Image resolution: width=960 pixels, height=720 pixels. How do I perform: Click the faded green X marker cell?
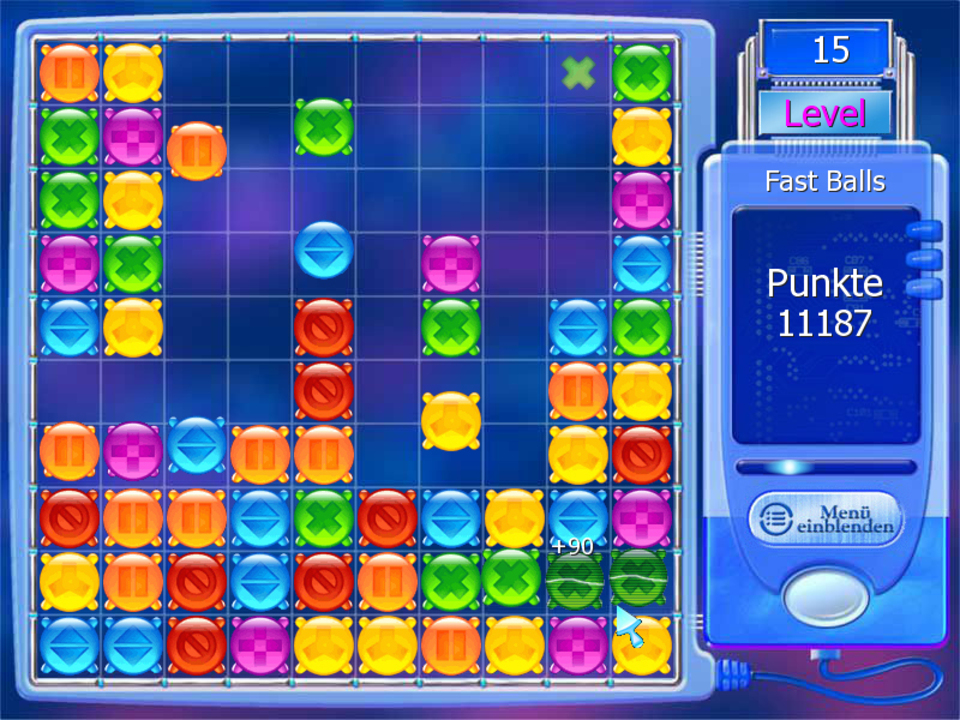578,72
